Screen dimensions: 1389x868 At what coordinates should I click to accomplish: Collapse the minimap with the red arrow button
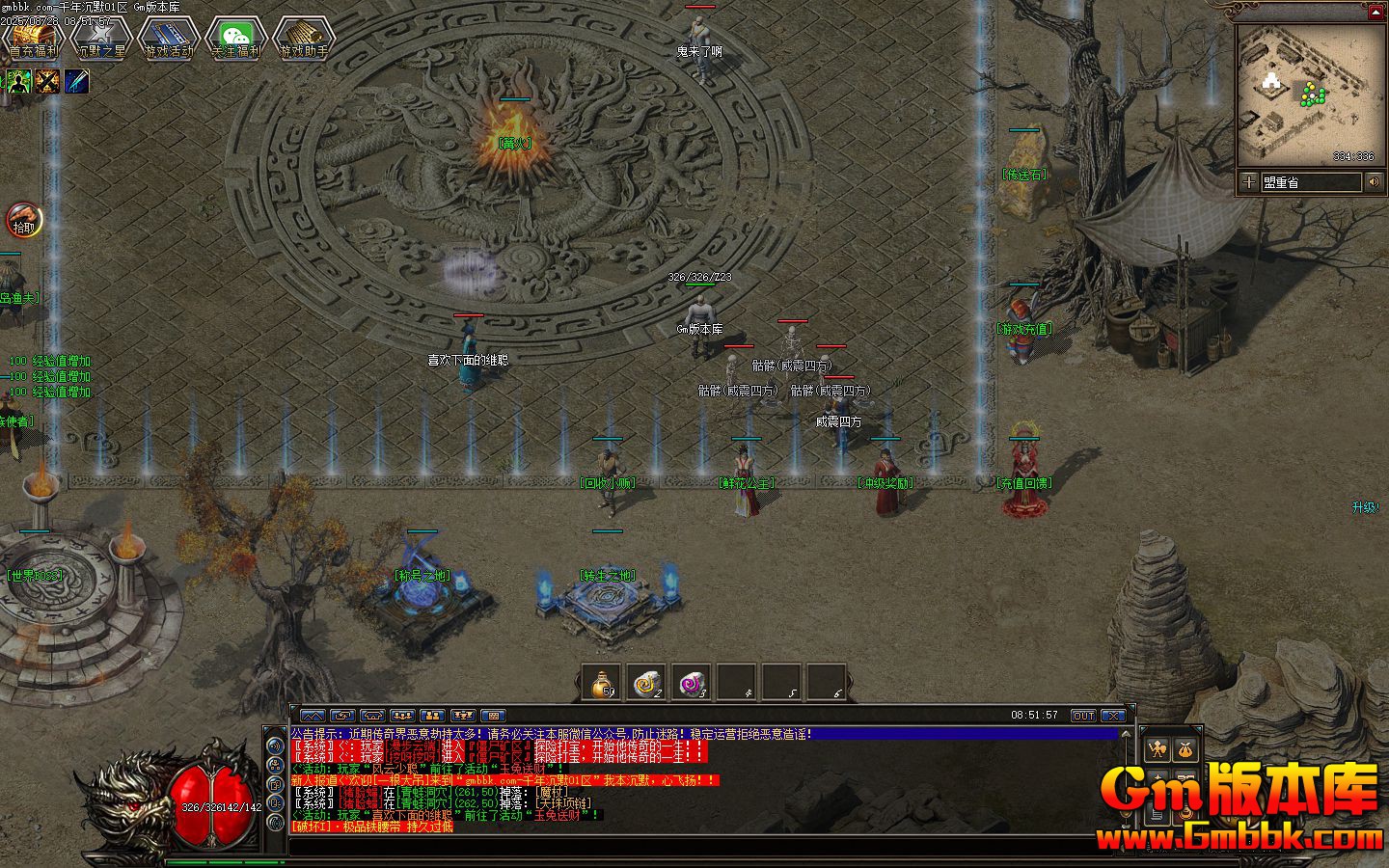point(1375,12)
